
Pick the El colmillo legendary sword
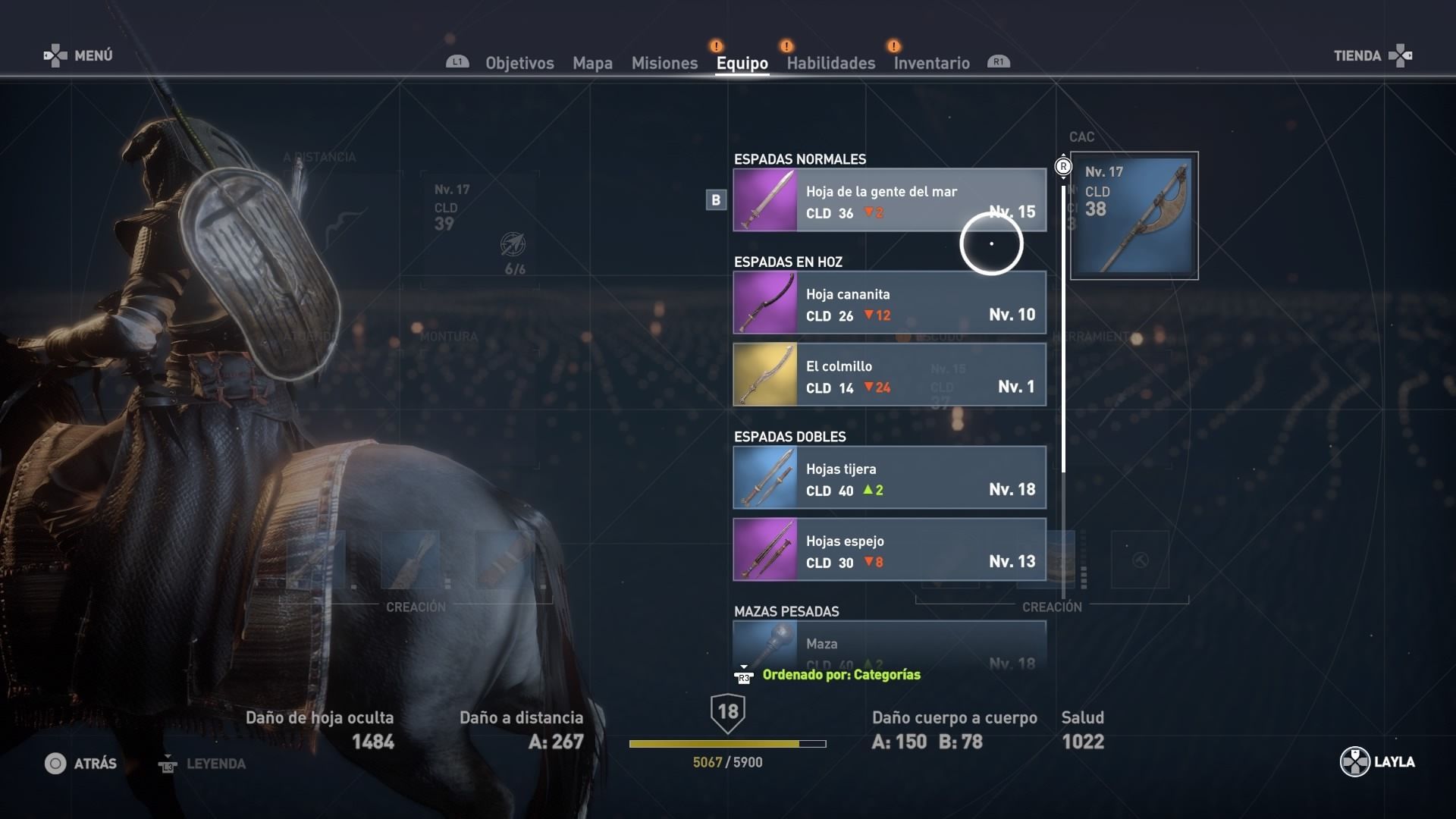point(889,375)
